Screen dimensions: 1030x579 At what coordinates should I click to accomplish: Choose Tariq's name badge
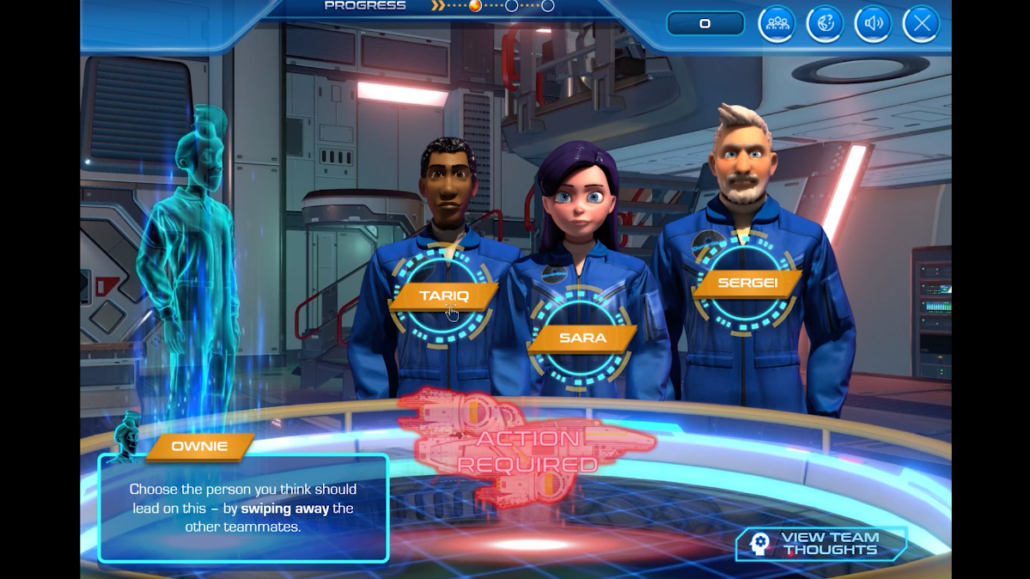[x=443, y=296]
